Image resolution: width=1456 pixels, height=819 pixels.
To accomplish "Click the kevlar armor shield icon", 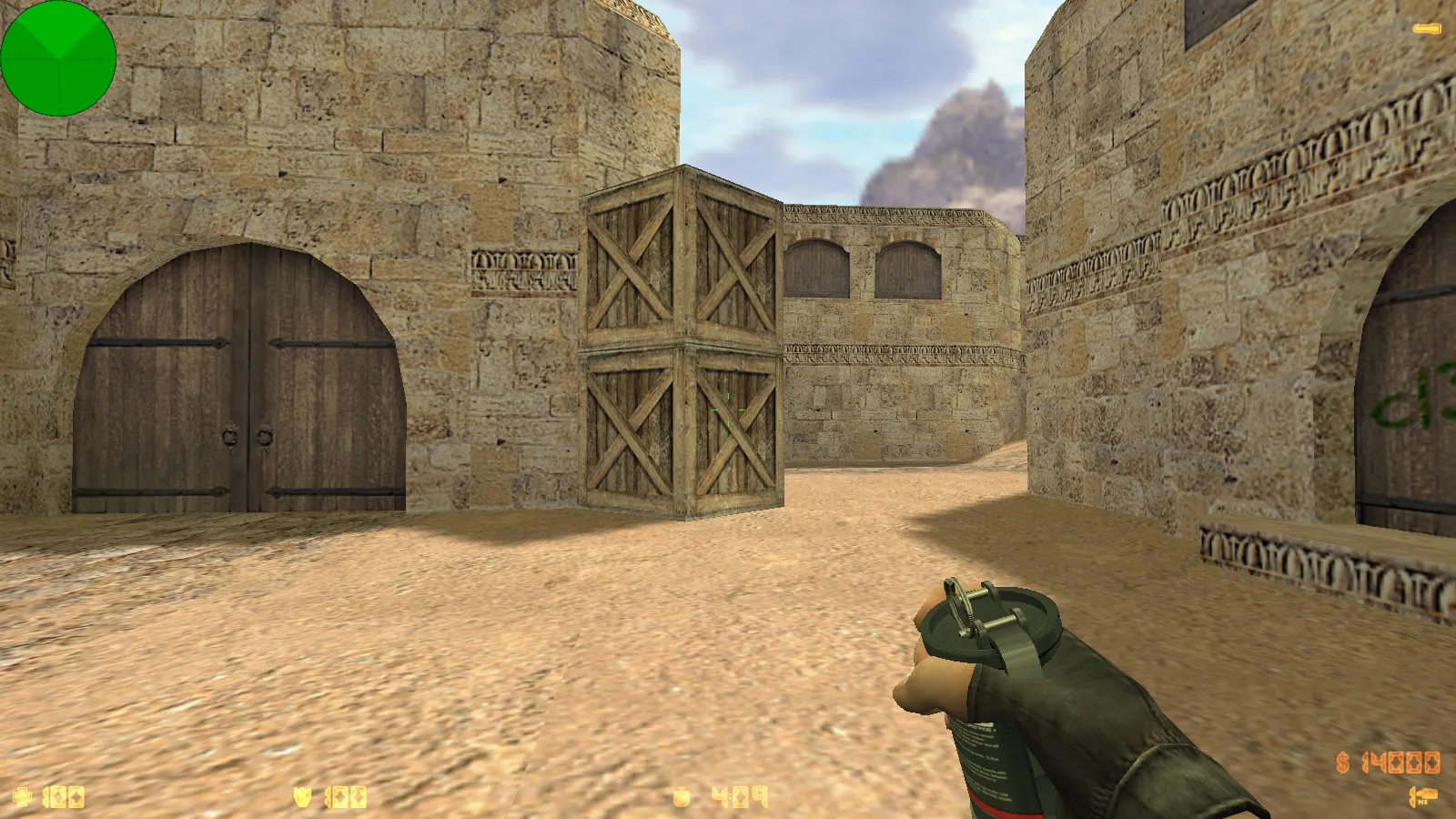I will pos(303,798).
